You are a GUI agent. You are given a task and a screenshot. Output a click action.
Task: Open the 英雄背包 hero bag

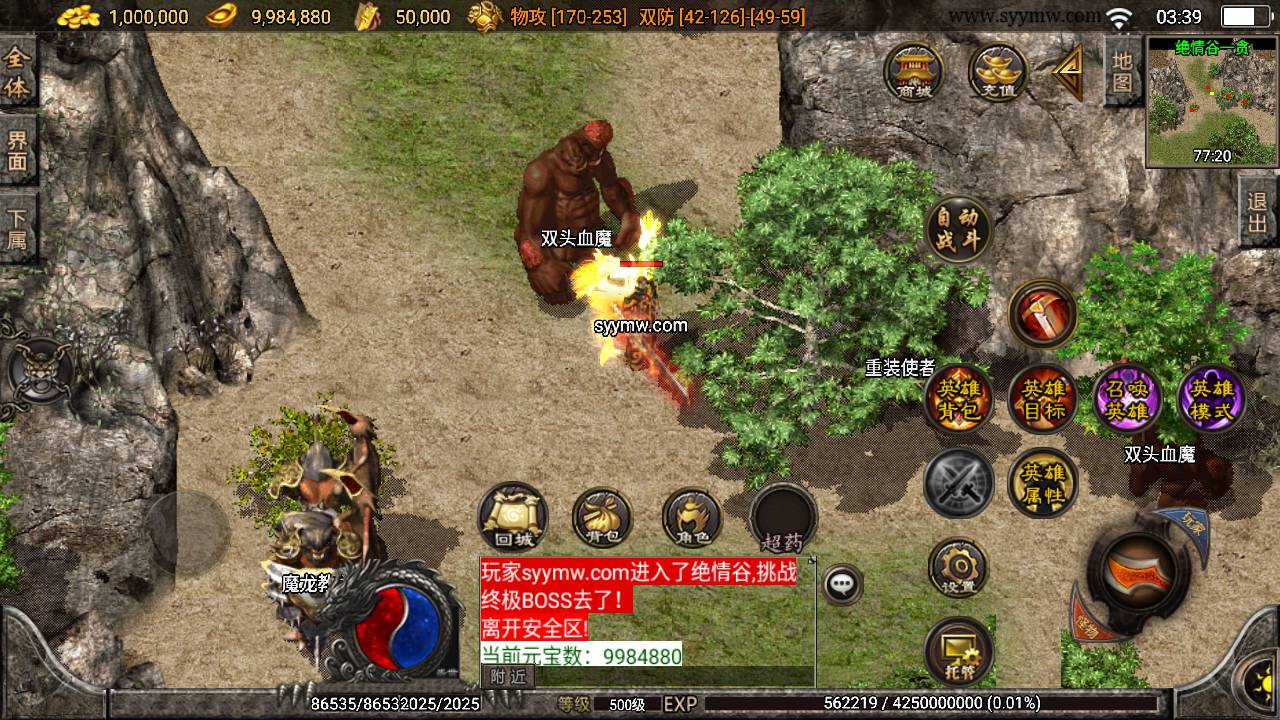[958, 398]
